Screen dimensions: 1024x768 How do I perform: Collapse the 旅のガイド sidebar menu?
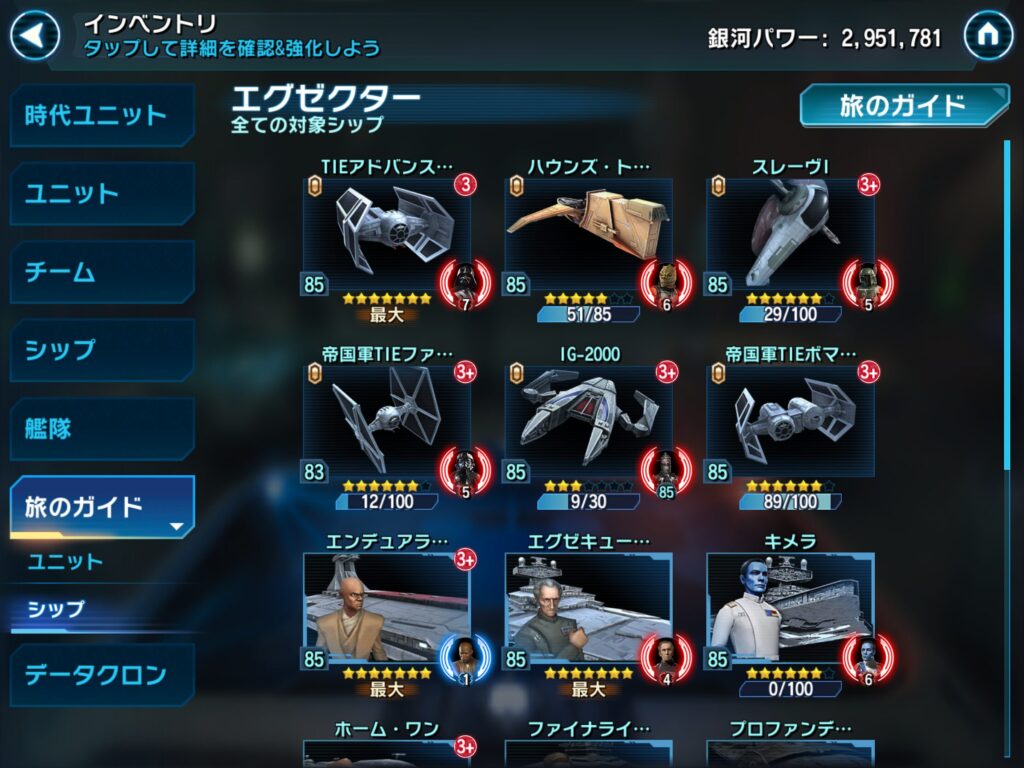click(x=102, y=507)
